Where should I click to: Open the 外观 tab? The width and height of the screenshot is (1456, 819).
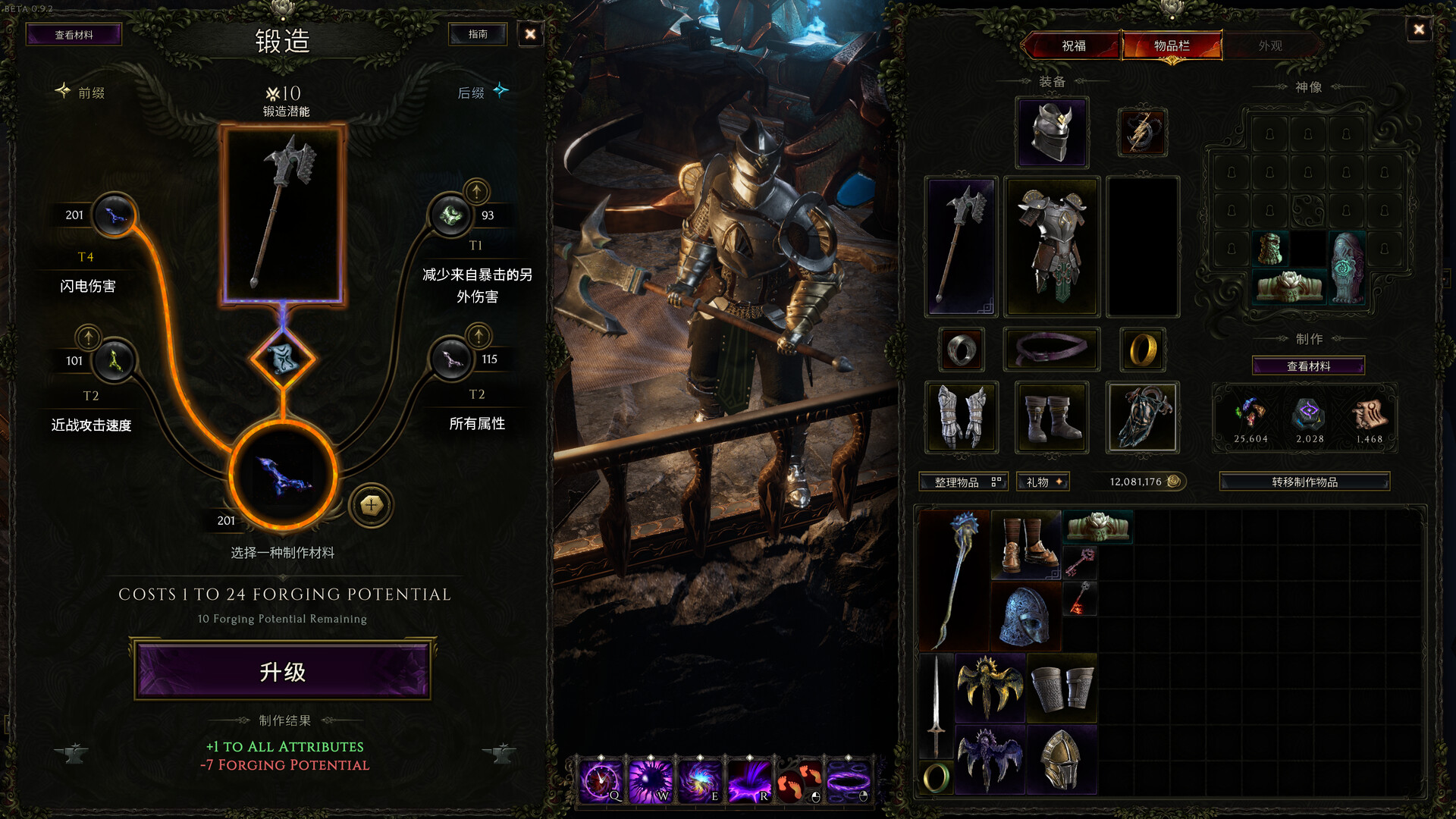tap(1271, 45)
